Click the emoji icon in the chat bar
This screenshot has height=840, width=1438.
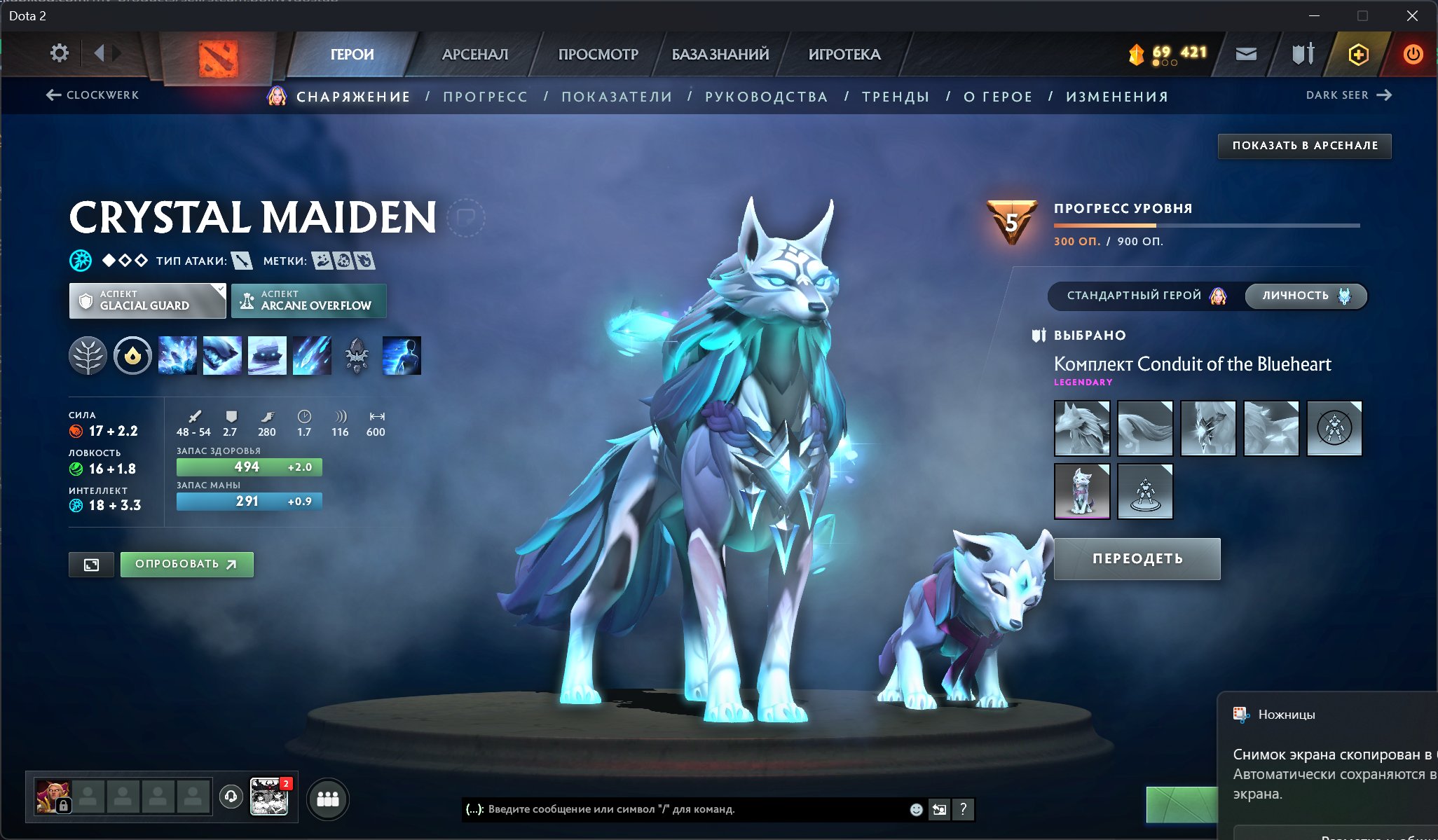916,810
